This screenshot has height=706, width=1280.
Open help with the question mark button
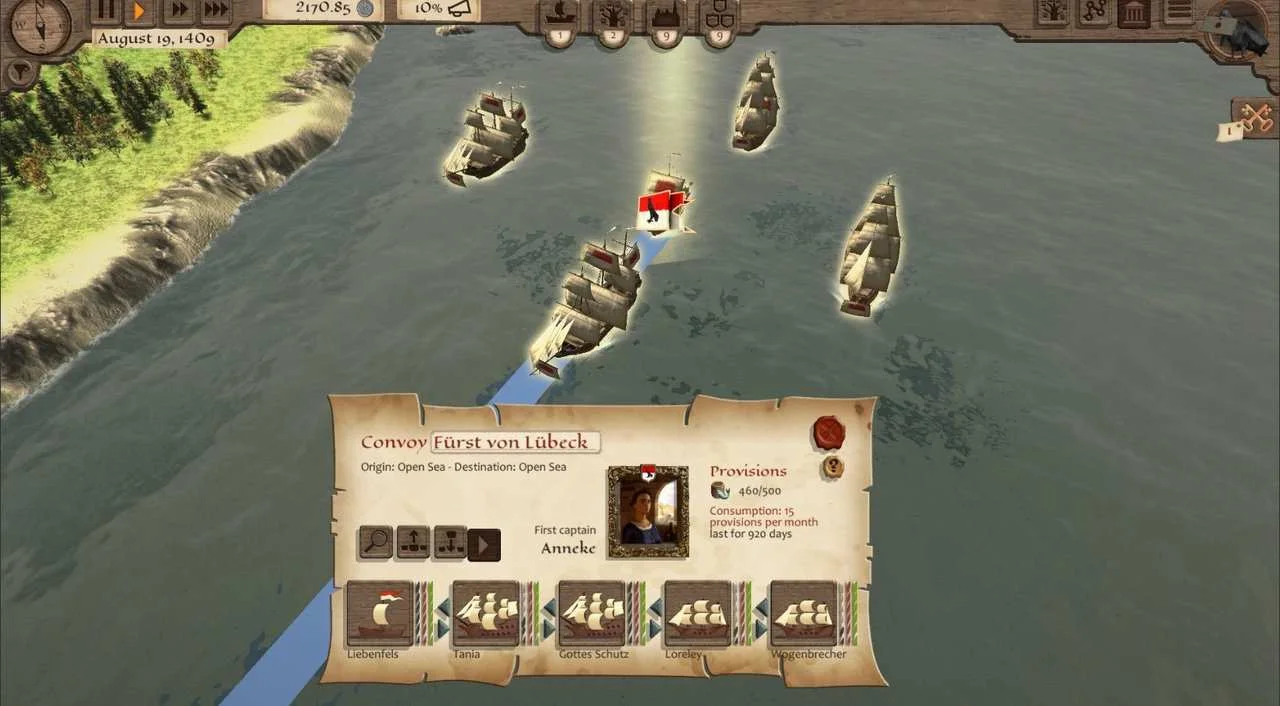833,467
